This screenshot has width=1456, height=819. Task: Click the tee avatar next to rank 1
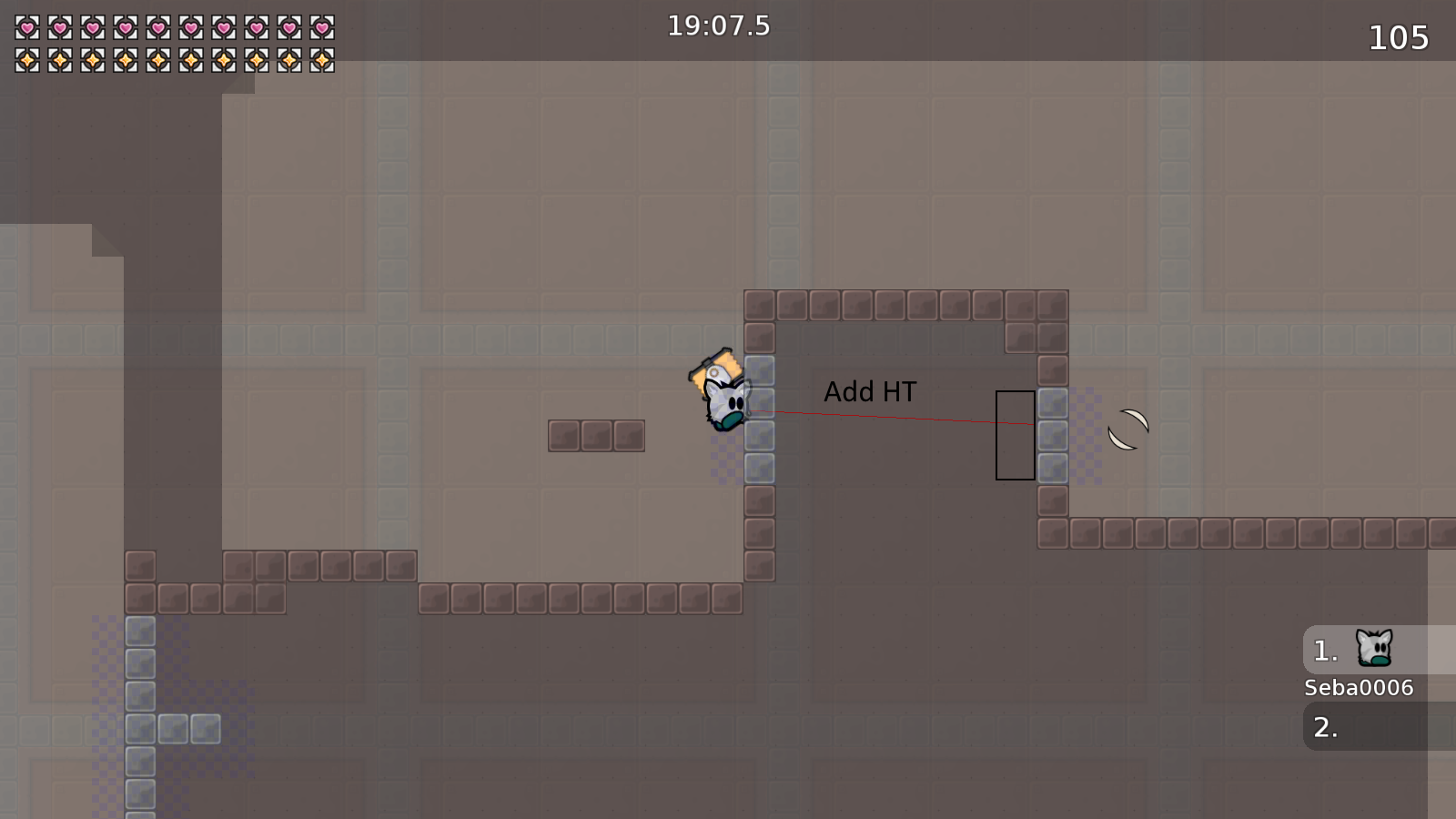click(1372, 648)
